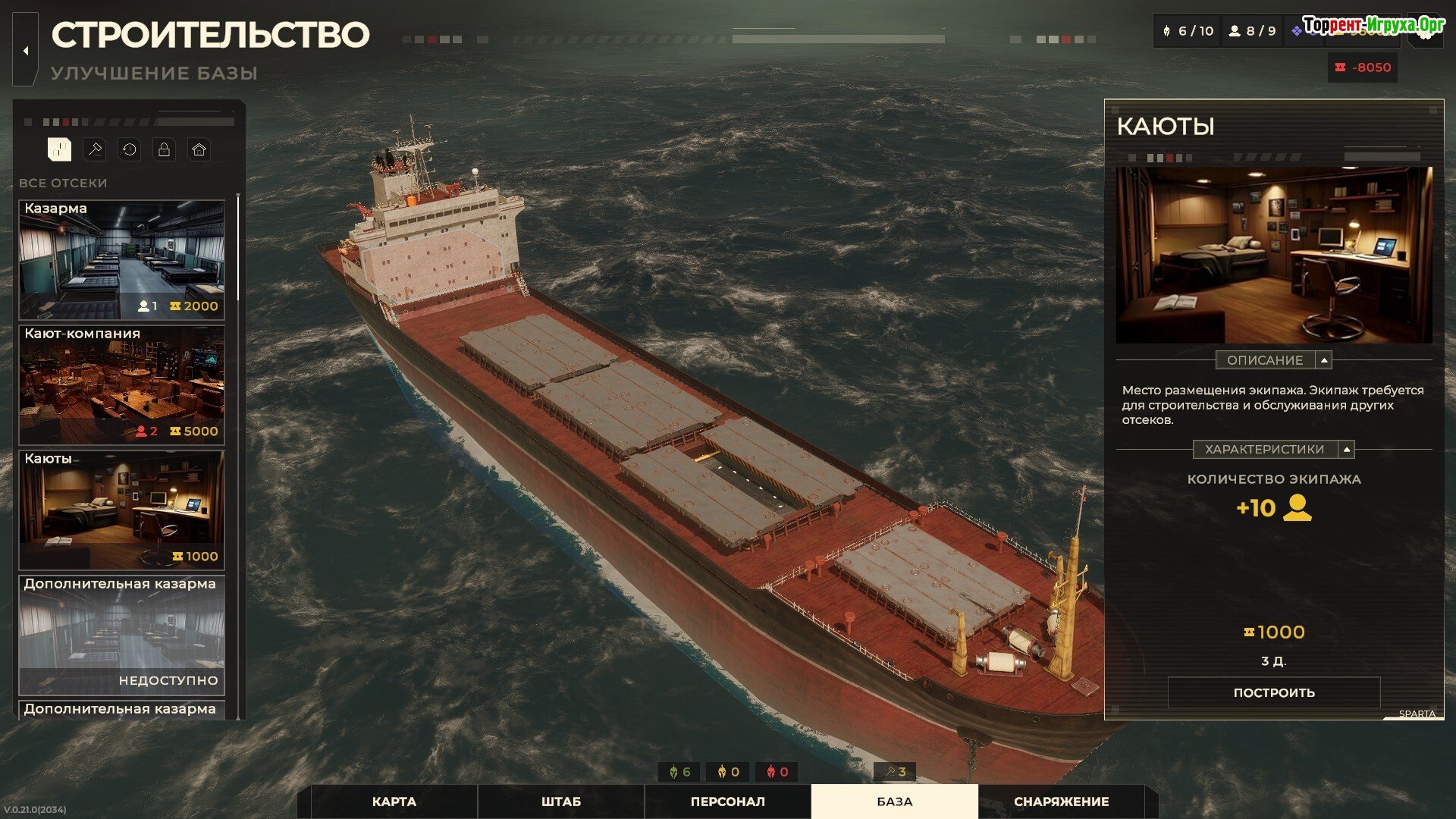The width and height of the screenshot is (1456, 819).
Task: Filter by the clock history icon
Action: pyautogui.click(x=130, y=149)
